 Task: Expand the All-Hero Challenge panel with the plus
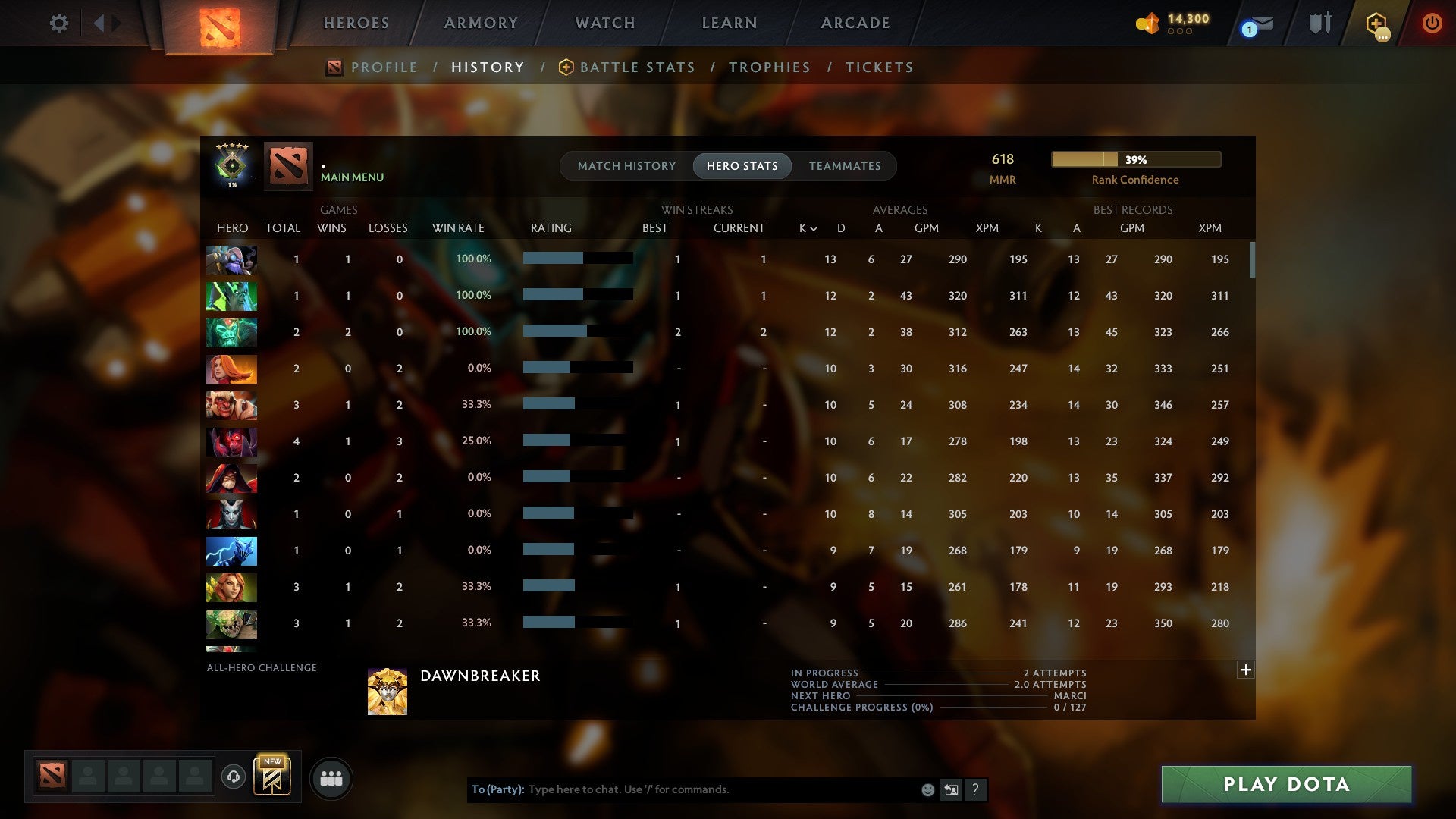(1246, 670)
